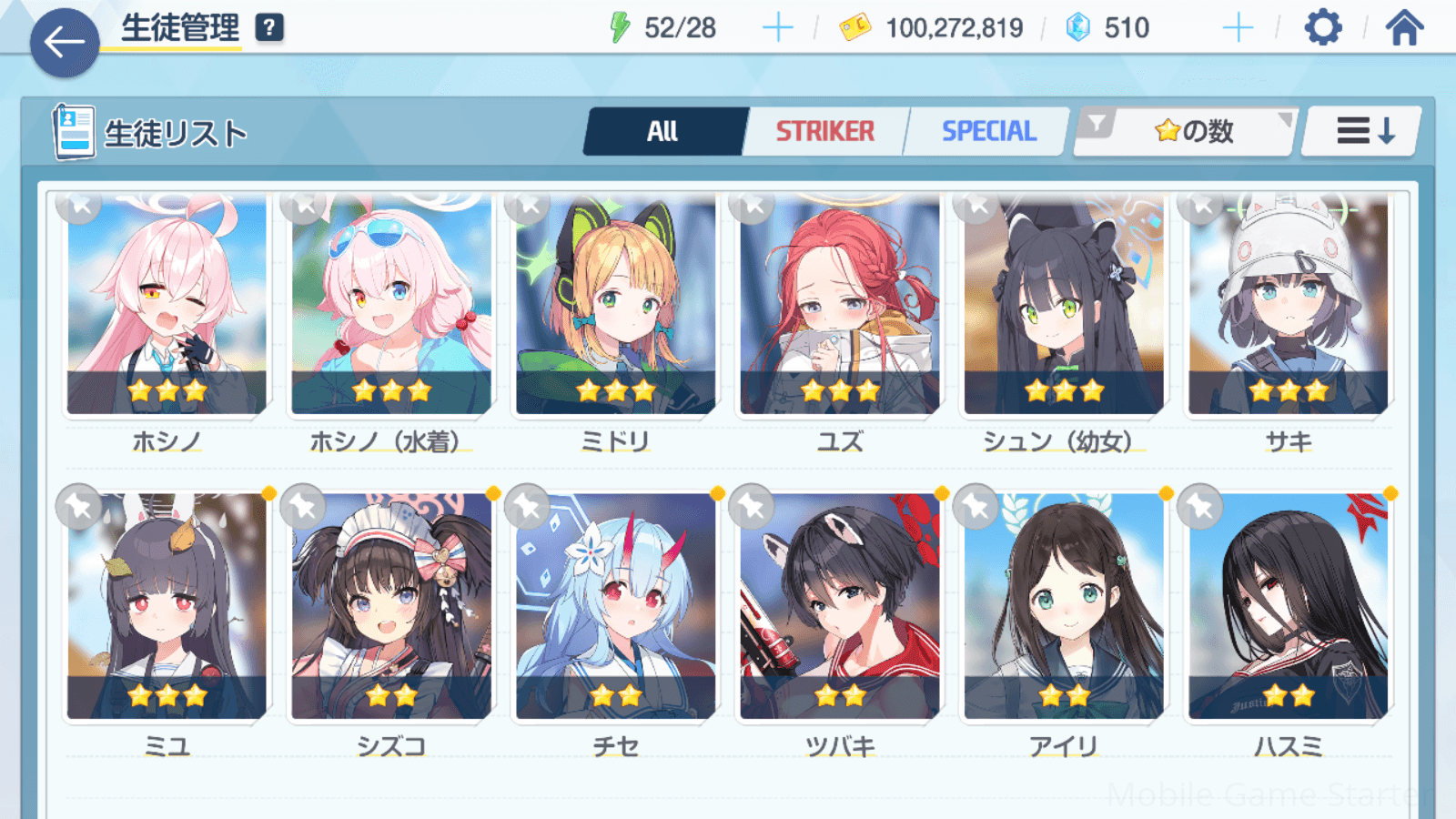Switch to the STRIKER tab

tap(824, 132)
